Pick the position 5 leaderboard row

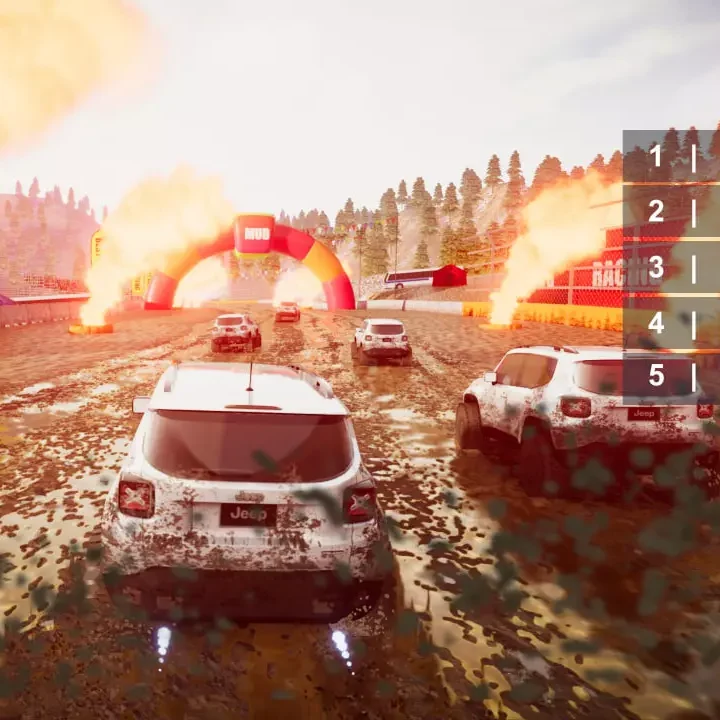pos(670,376)
